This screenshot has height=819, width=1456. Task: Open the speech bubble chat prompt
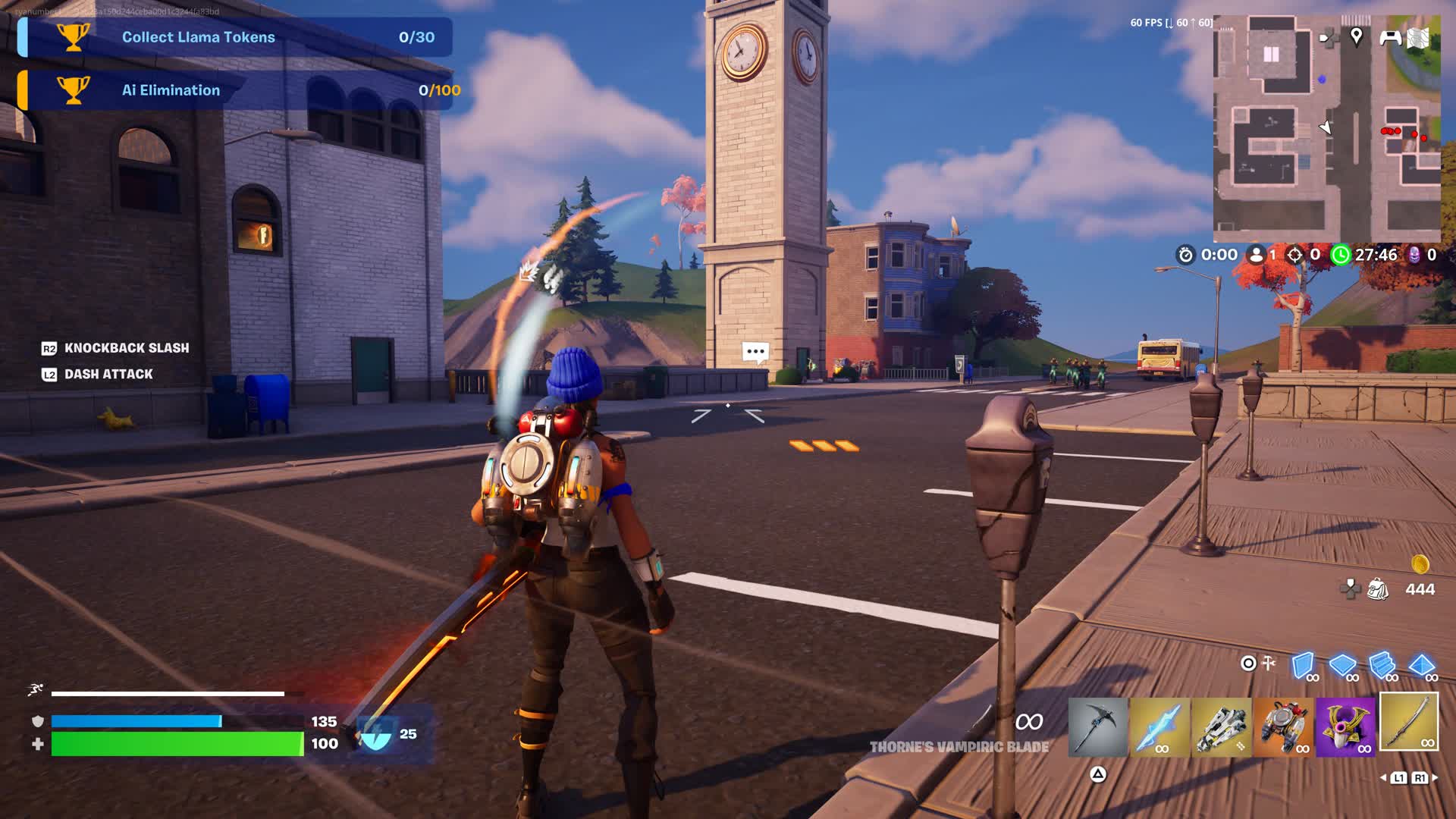755,352
